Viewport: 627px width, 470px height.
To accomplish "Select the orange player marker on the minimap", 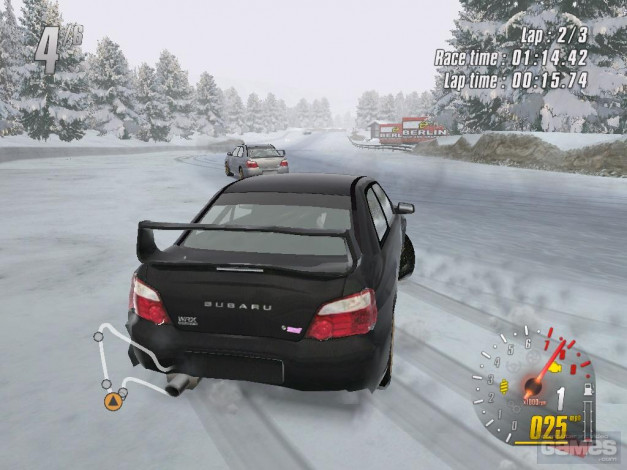I will tap(113, 402).
